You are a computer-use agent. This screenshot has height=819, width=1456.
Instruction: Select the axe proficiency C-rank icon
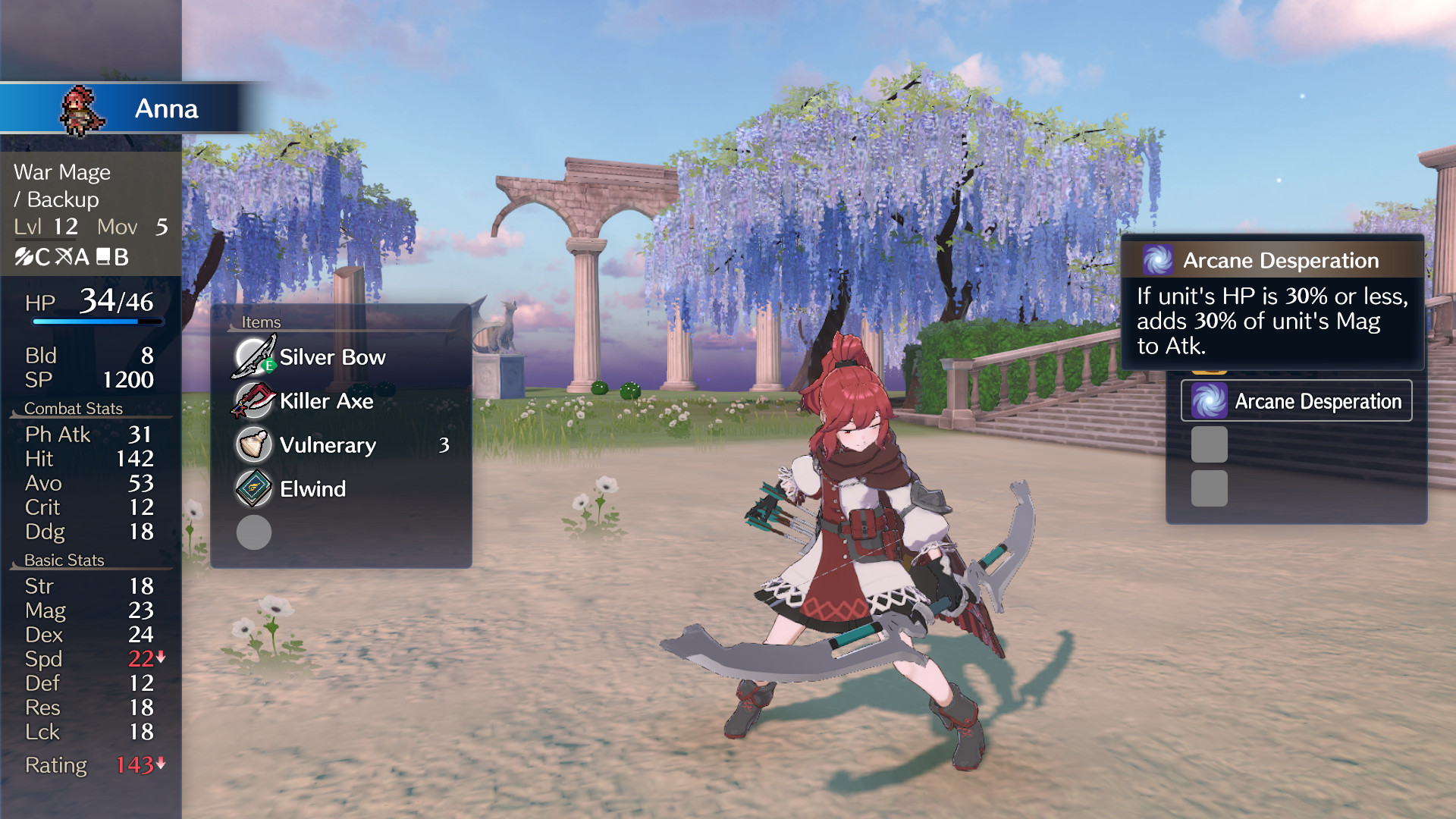32,258
